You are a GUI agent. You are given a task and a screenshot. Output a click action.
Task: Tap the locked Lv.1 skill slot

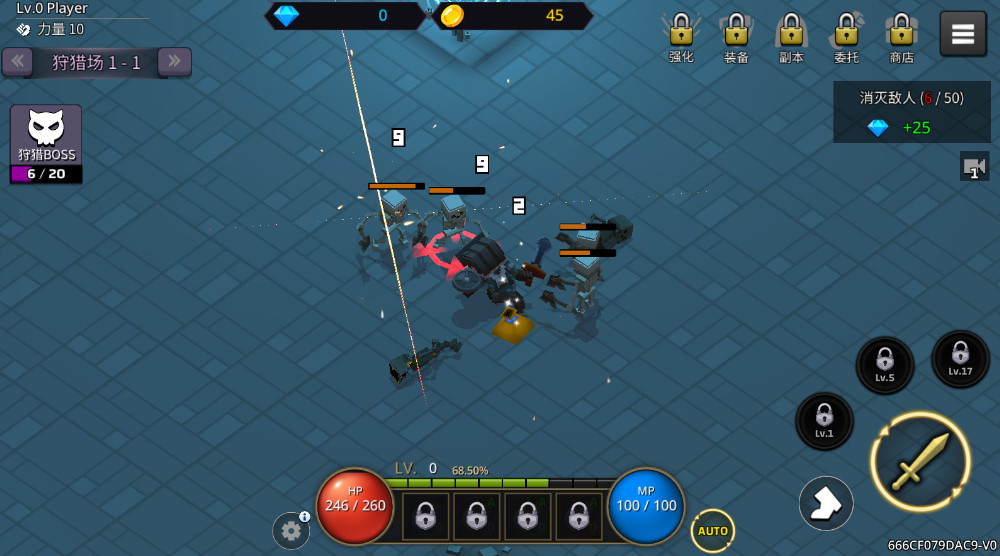[824, 421]
